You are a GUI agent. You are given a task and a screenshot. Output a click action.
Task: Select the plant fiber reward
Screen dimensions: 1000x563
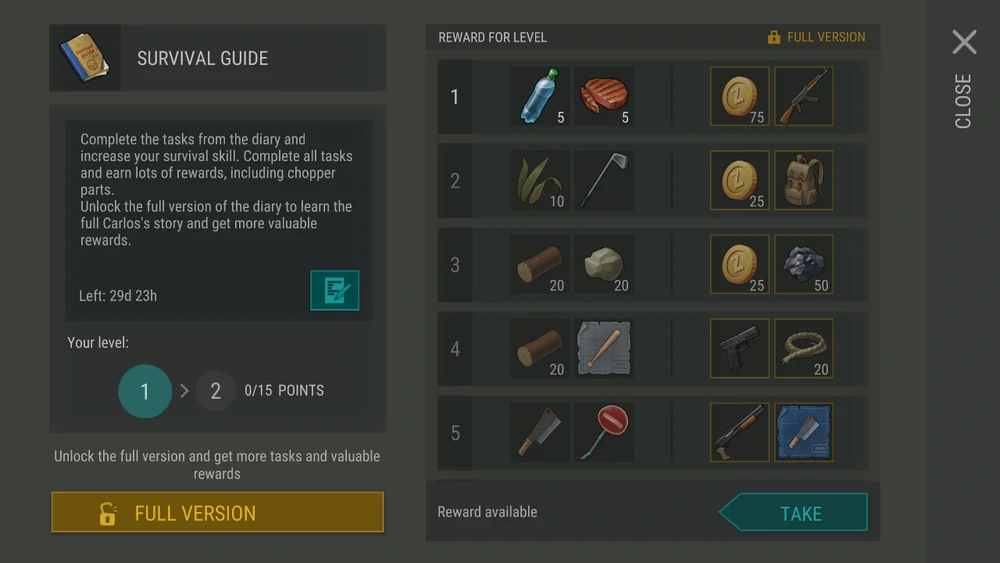point(540,181)
